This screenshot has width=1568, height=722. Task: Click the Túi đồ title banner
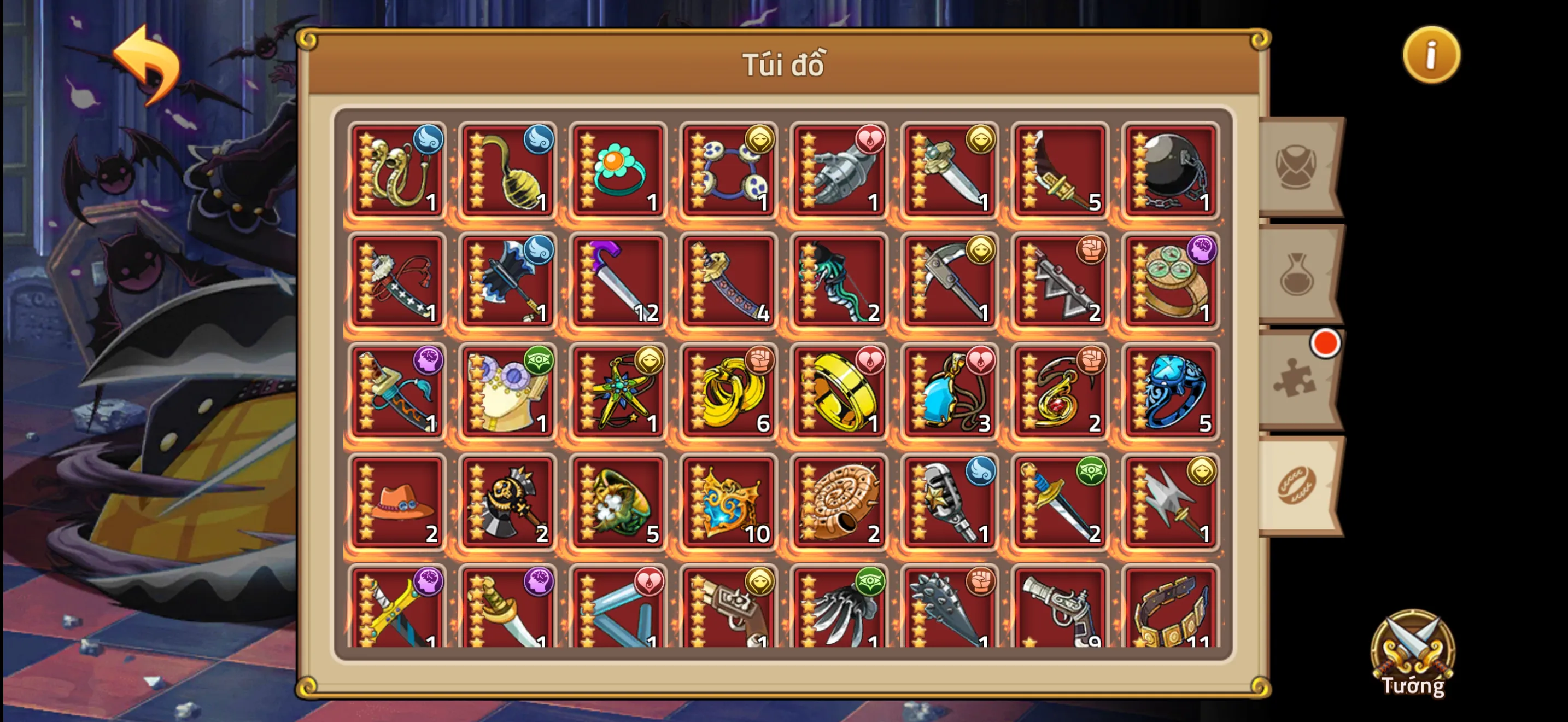click(784, 63)
